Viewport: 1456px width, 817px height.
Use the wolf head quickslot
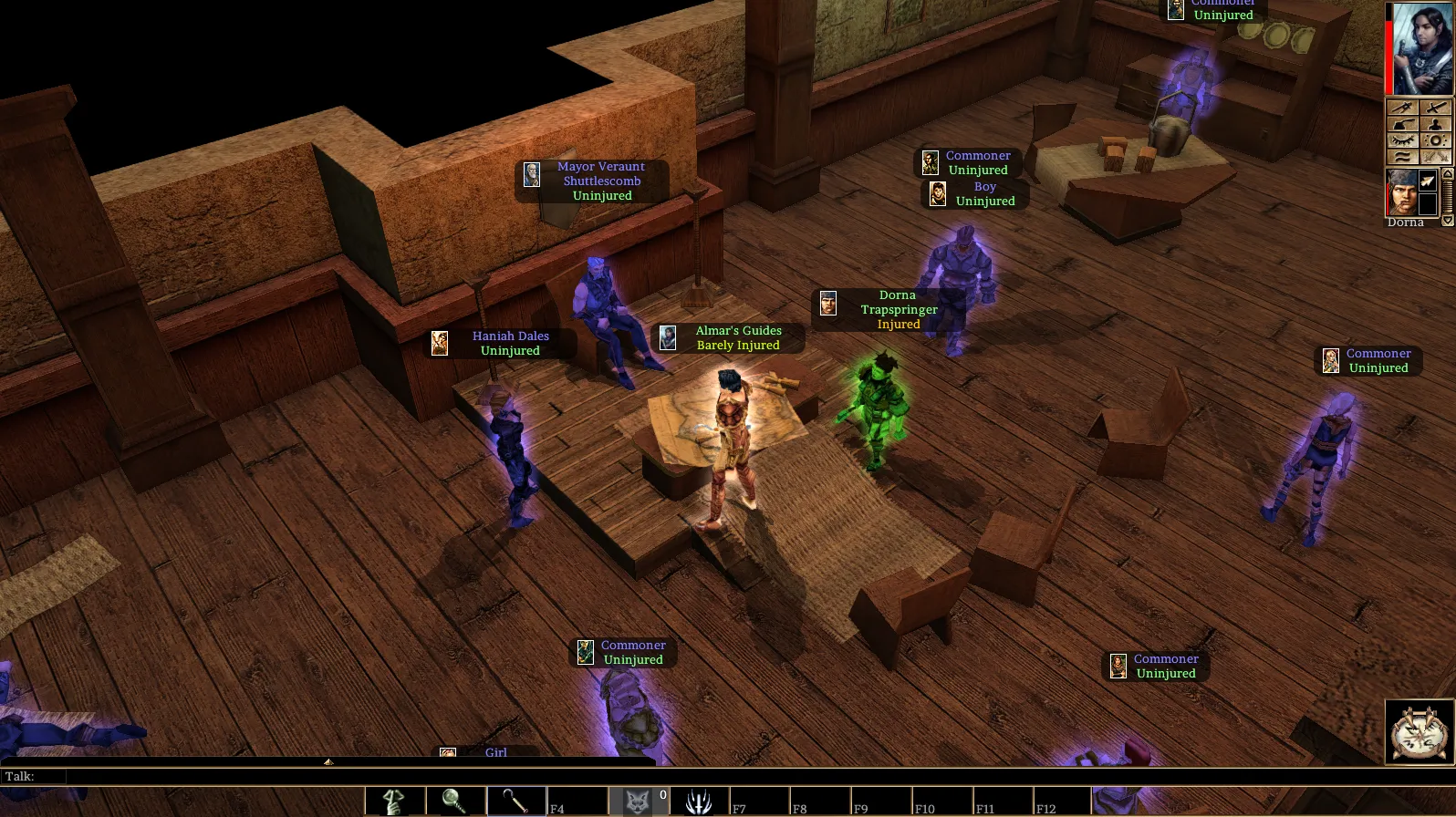[638, 801]
